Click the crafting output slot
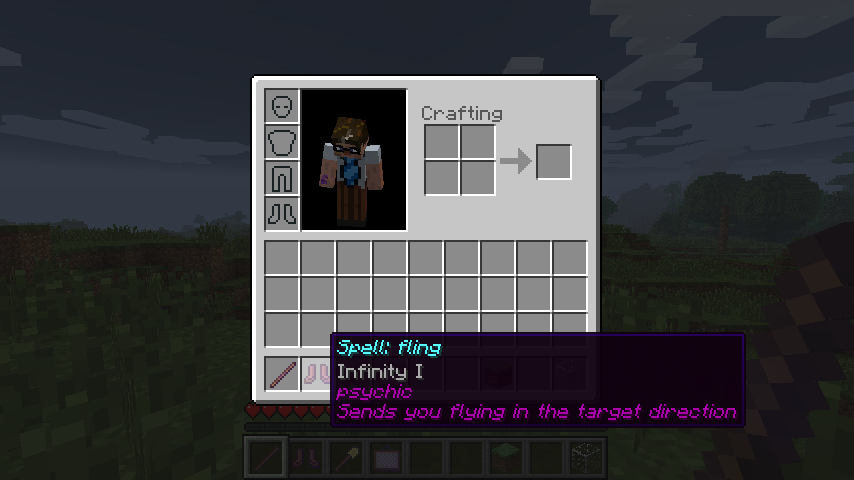The image size is (854, 480). click(554, 162)
